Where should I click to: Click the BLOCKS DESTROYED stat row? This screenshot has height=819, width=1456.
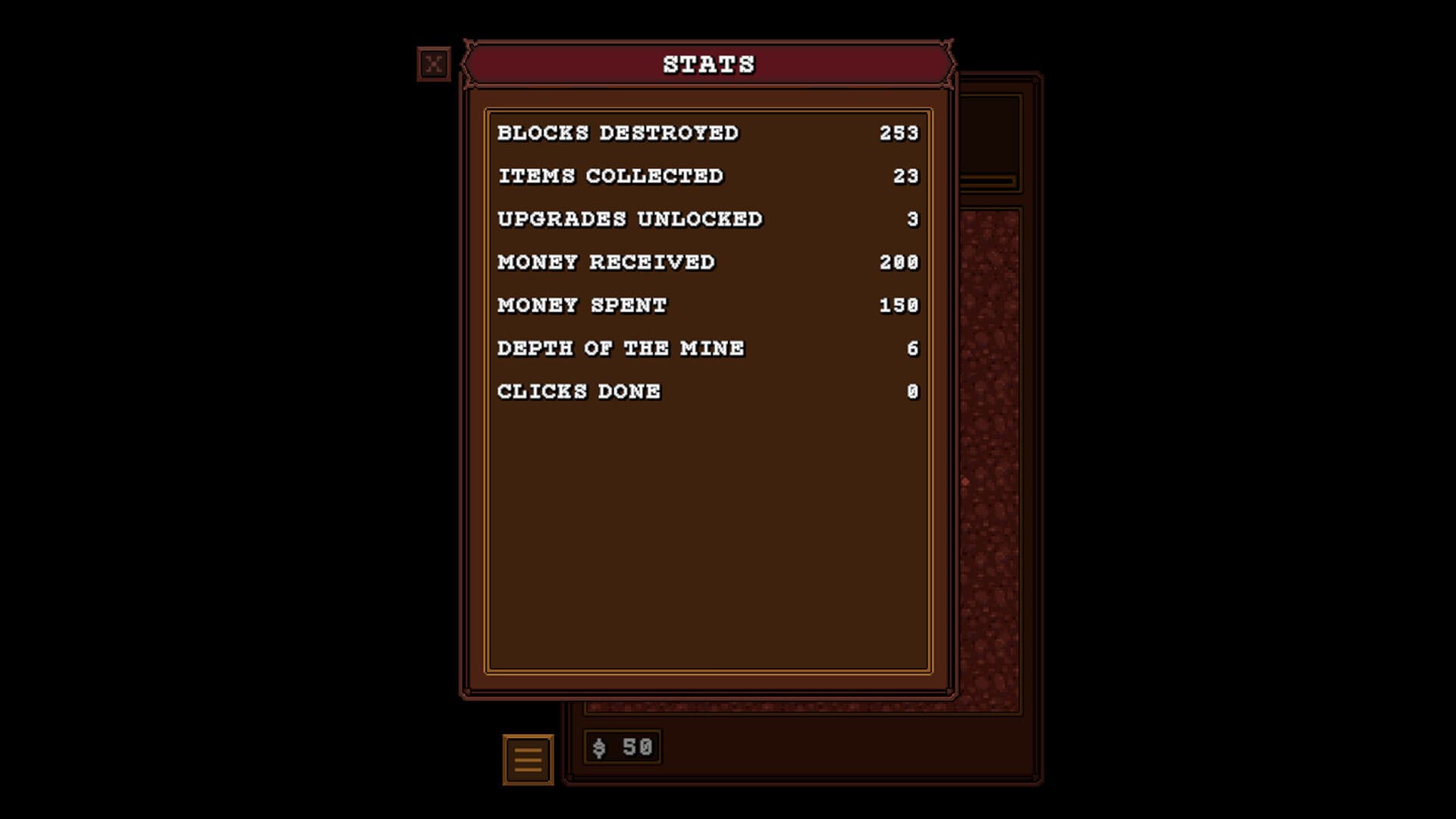coord(705,132)
